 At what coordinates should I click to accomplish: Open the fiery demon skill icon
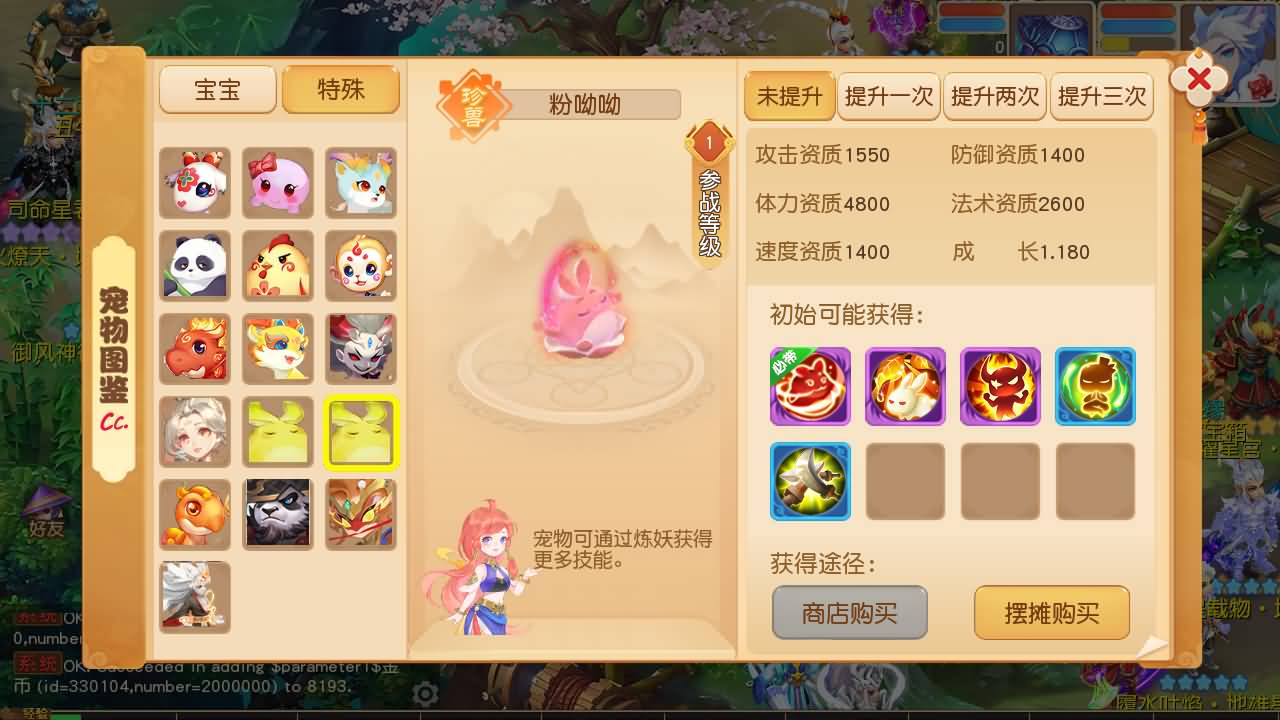1000,386
